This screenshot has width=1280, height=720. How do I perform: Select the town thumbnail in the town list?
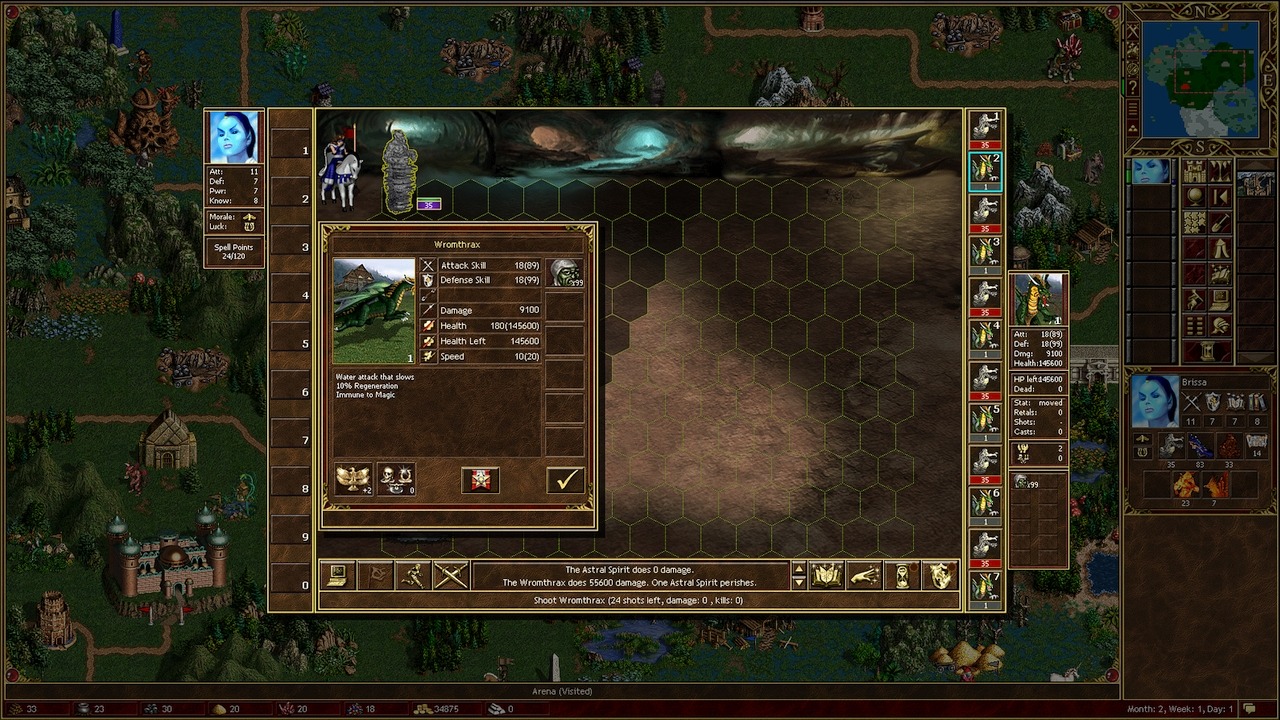point(1255,184)
